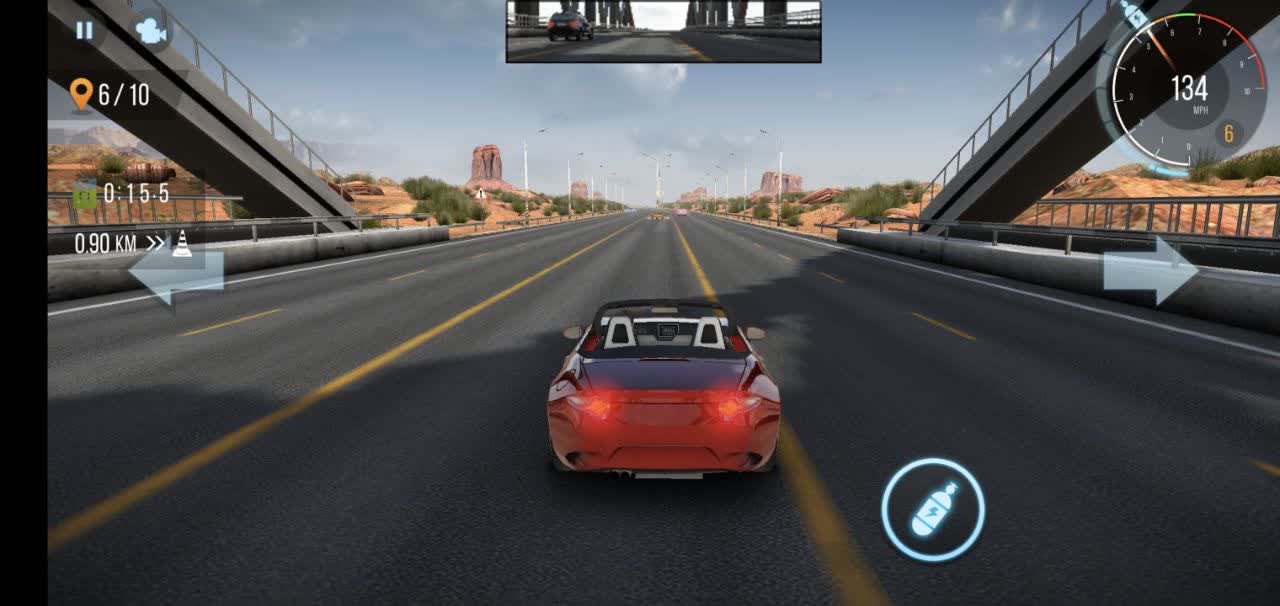Pause the race

[84, 30]
